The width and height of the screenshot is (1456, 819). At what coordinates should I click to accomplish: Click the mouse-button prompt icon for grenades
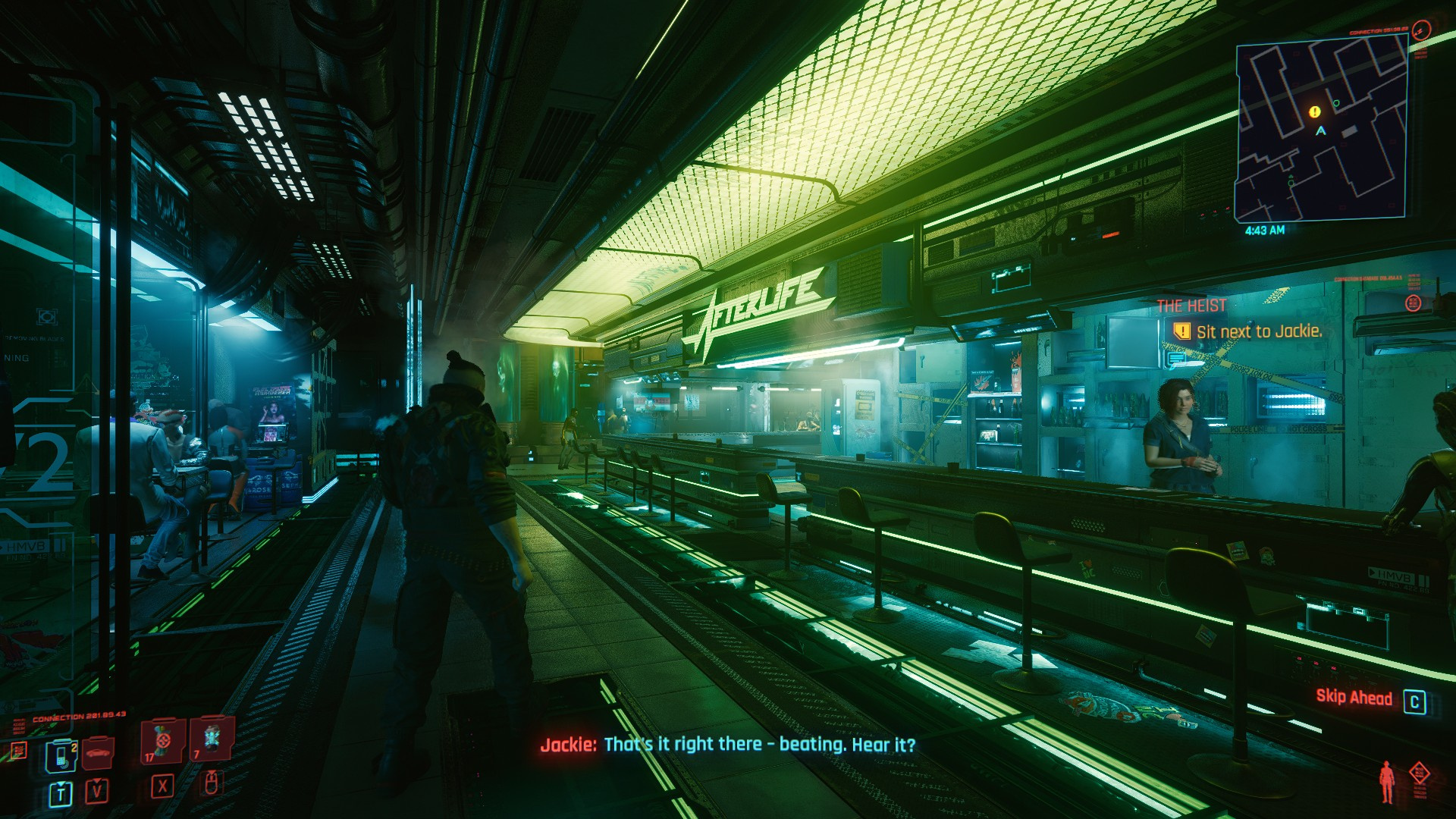tap(212, 784)
